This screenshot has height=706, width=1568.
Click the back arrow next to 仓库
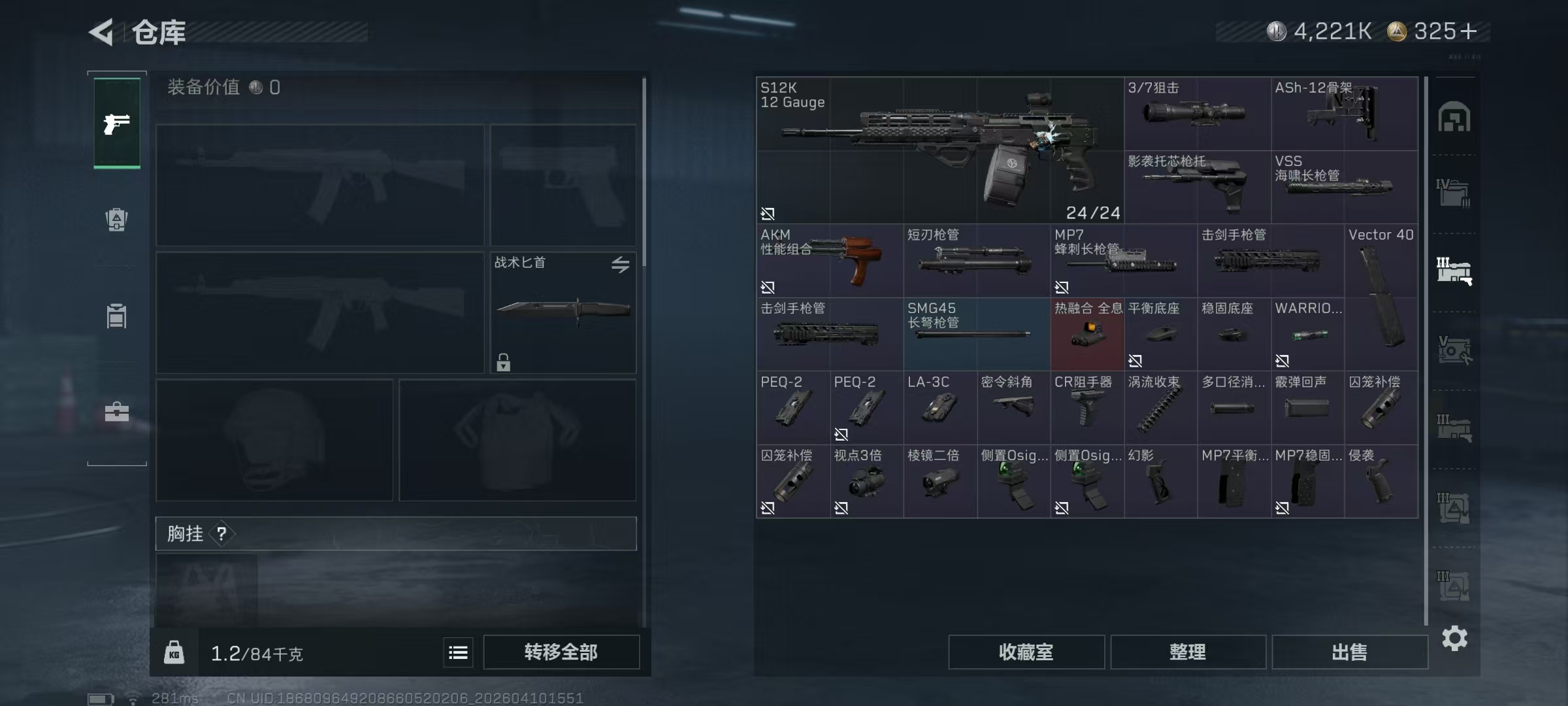coord(103,31)
